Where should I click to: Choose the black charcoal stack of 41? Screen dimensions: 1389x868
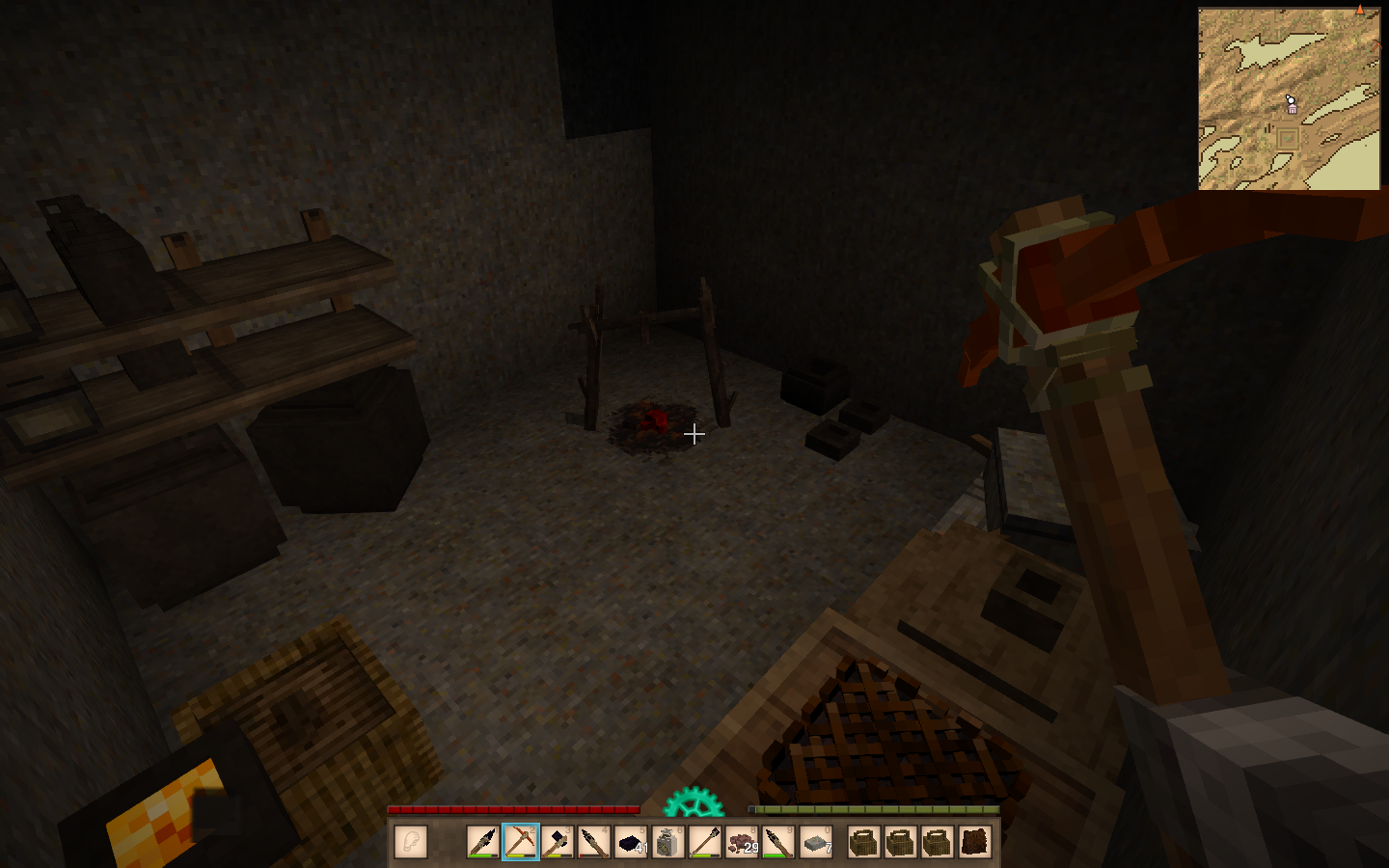pos(632,842)
